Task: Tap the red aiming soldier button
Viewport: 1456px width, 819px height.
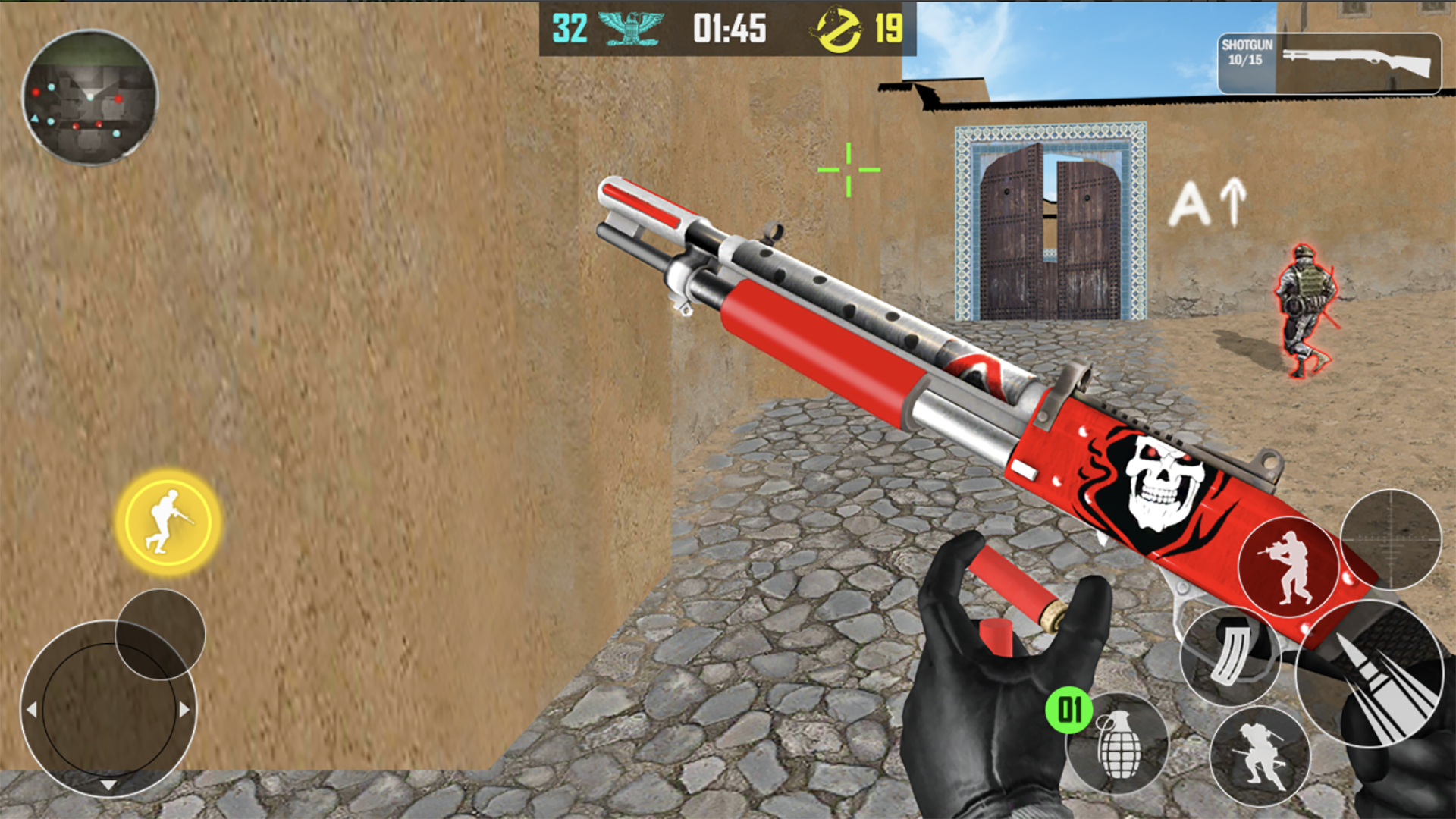Action: click(1288, 567)
